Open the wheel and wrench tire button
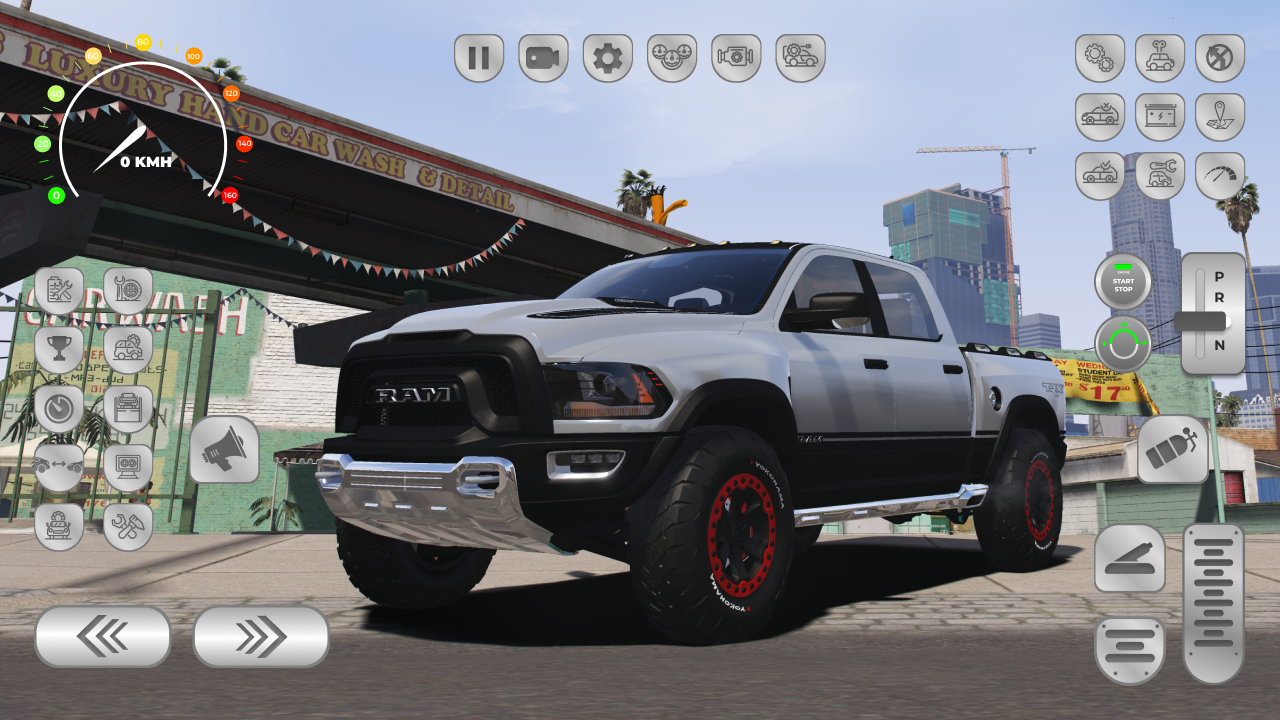 pos(128,290)
